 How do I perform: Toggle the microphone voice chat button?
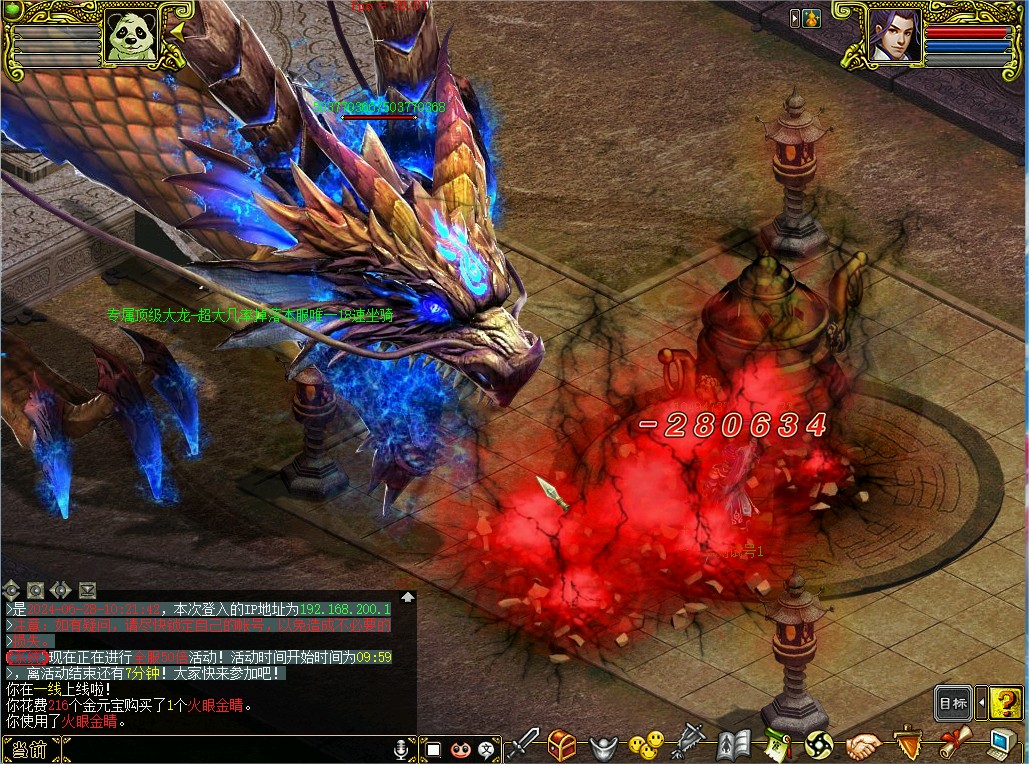click(x=403, y=749)
